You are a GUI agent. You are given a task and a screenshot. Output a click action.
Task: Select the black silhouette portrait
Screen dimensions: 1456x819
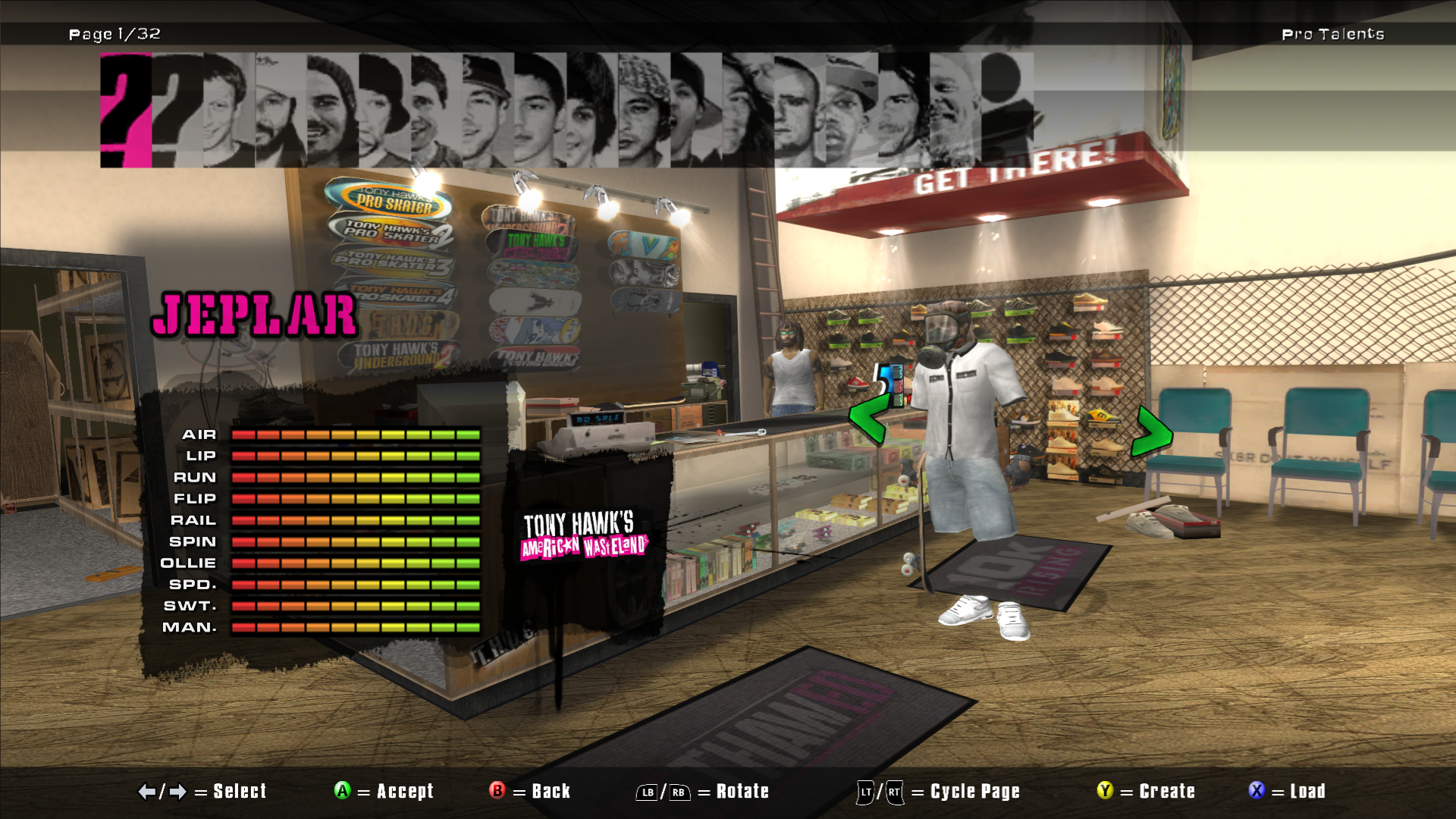click(1007, 110)
